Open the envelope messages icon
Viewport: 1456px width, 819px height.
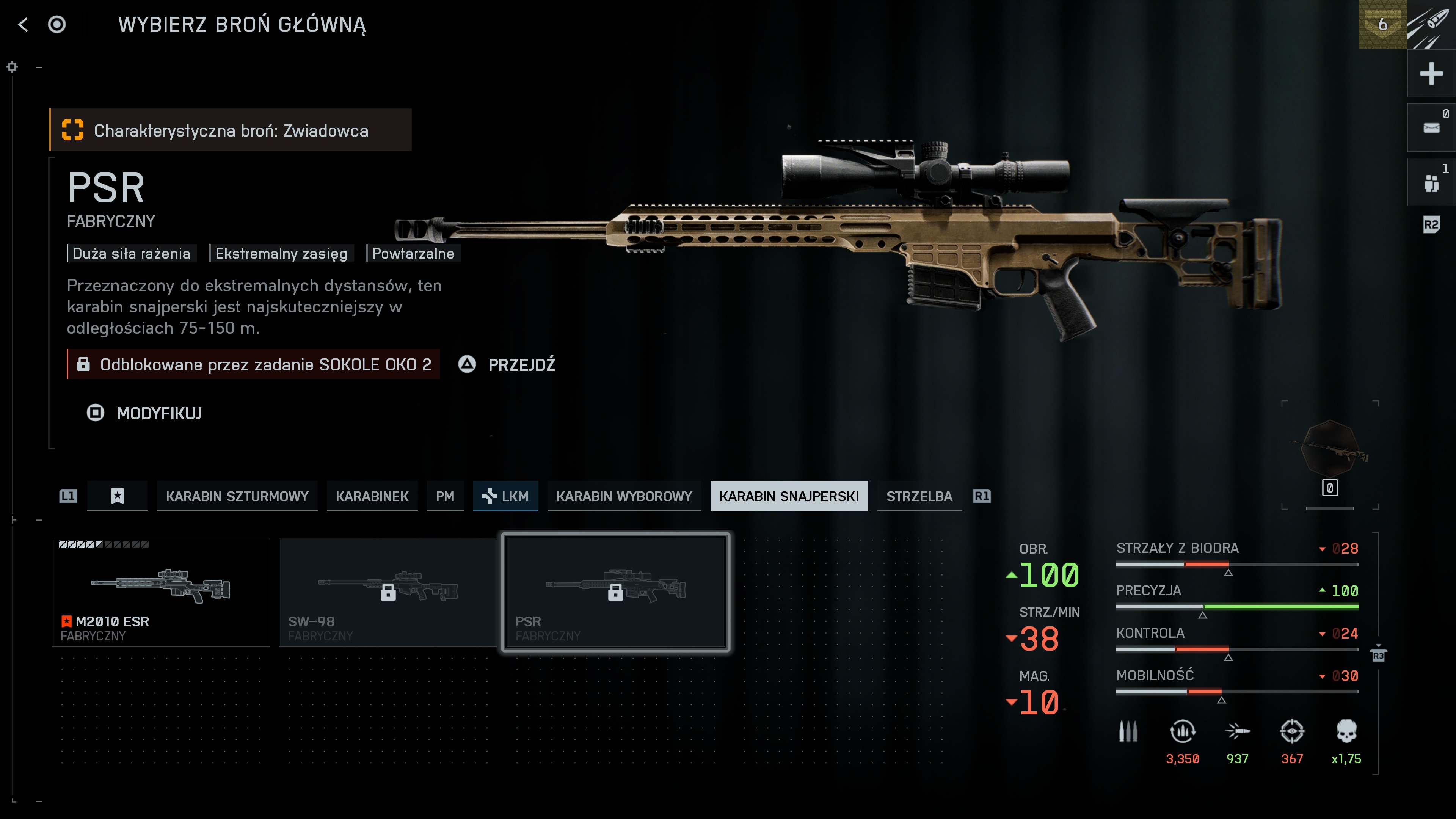pos(1431,128)
